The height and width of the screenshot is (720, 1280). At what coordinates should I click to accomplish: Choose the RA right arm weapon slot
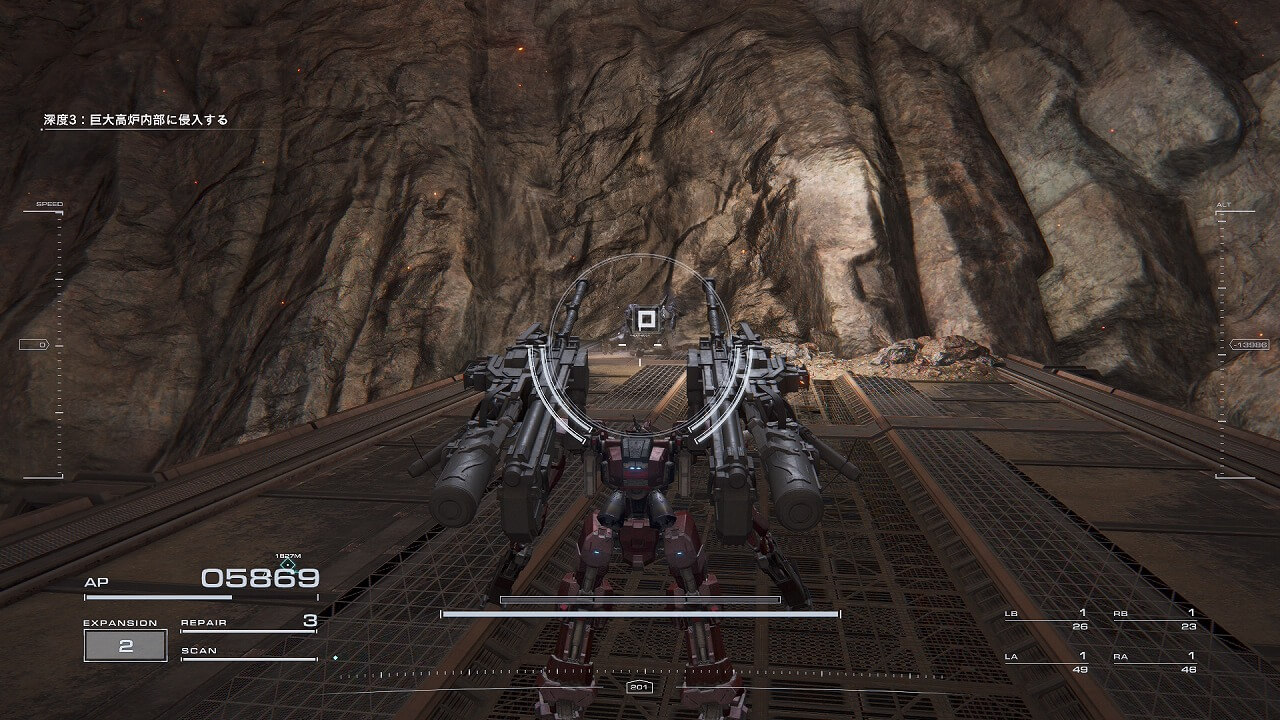click(1157, 662)
